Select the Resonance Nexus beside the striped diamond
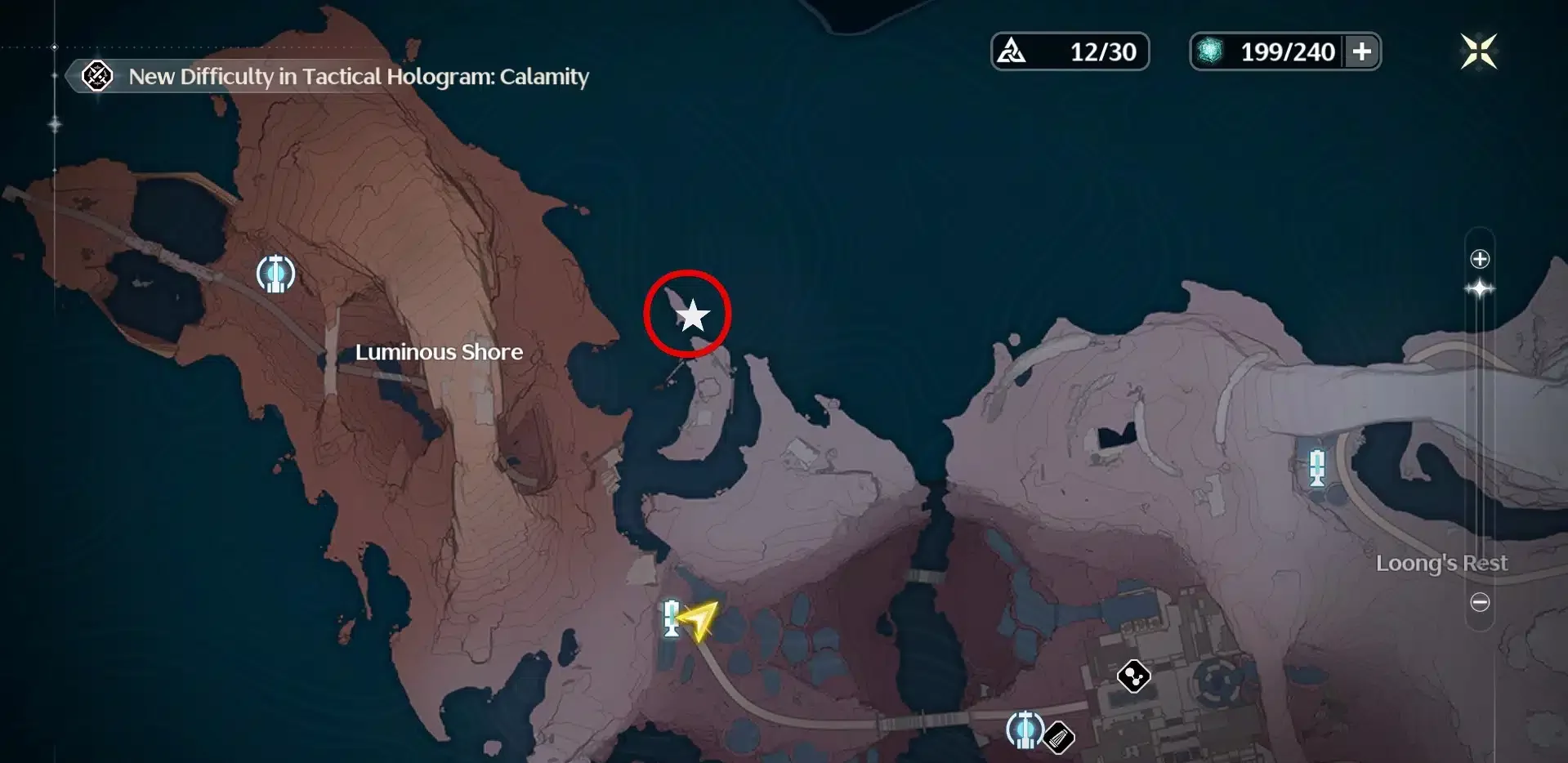This screenshot has width=1568, height=763. [x=1024, y=730]
